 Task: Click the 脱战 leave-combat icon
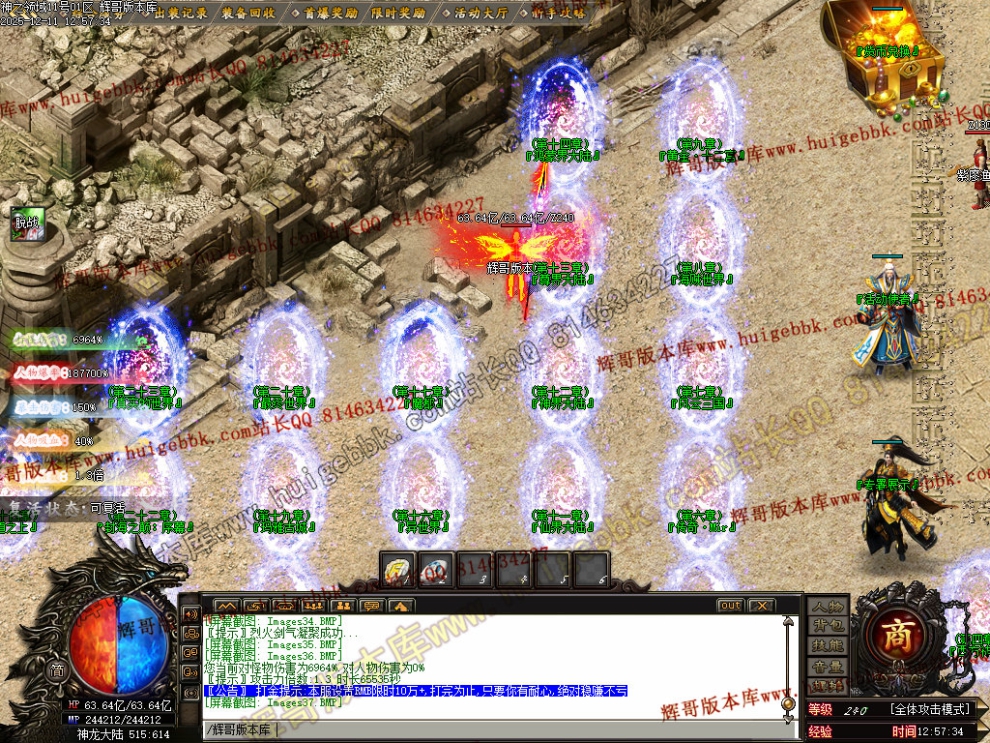[24, 224]
